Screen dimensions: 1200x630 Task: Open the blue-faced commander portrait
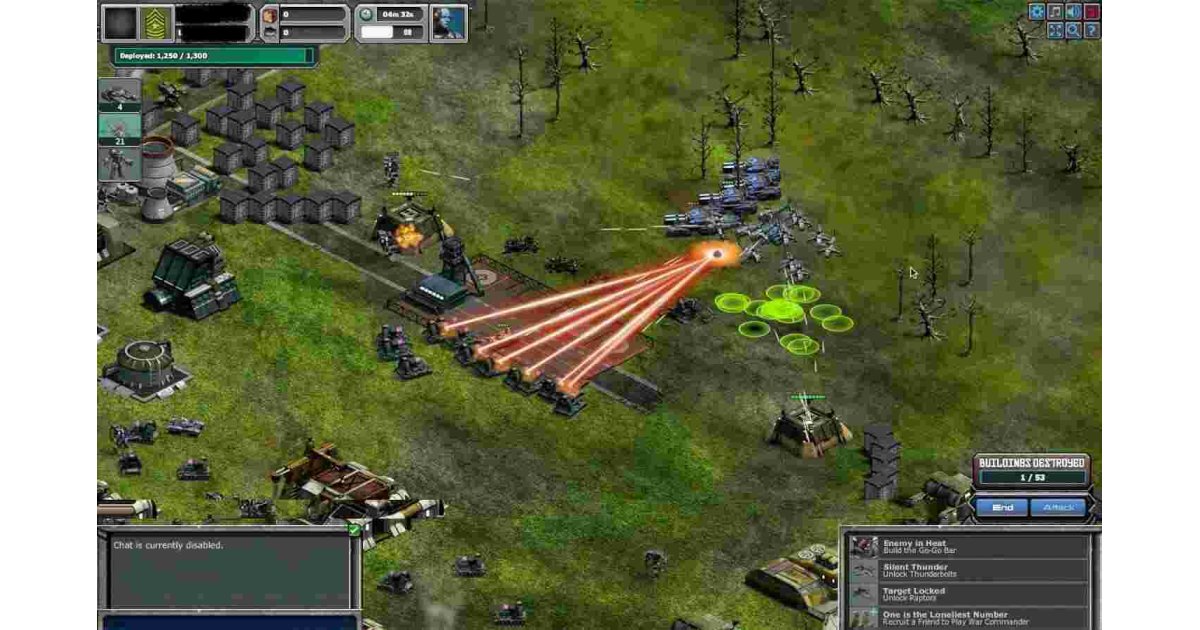pyautogui.click(x=448, y=22)
